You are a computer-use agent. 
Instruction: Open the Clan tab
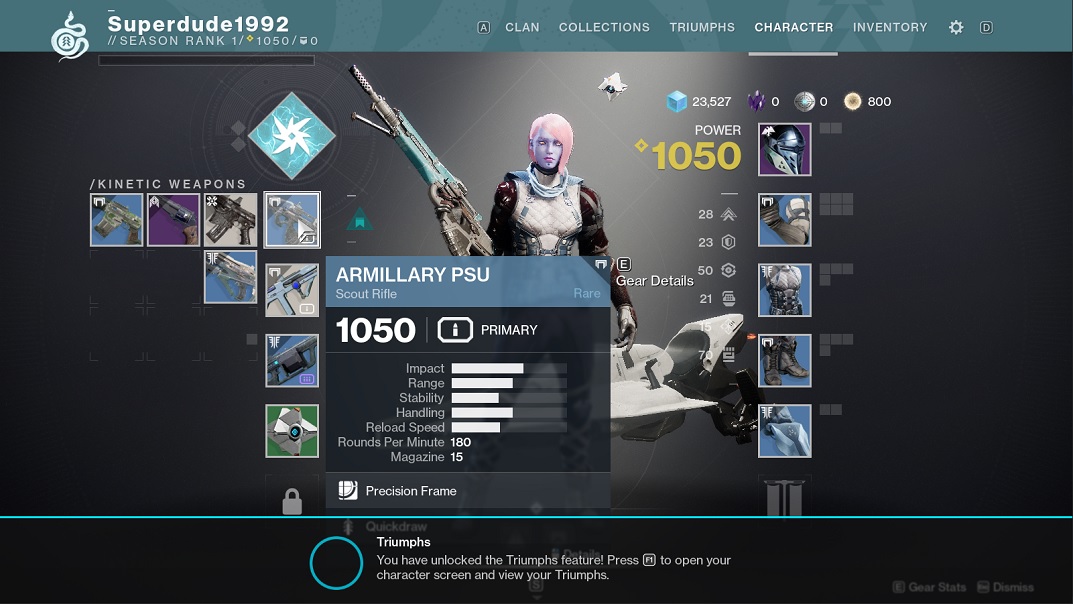(522, 27)
